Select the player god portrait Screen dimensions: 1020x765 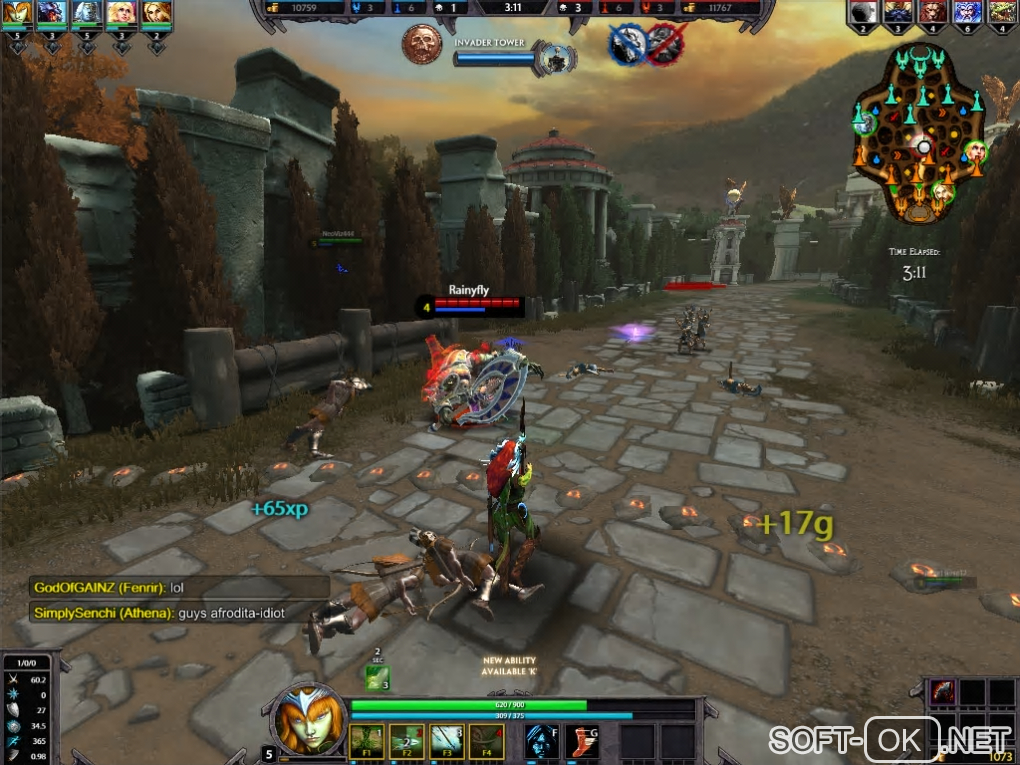305,720
